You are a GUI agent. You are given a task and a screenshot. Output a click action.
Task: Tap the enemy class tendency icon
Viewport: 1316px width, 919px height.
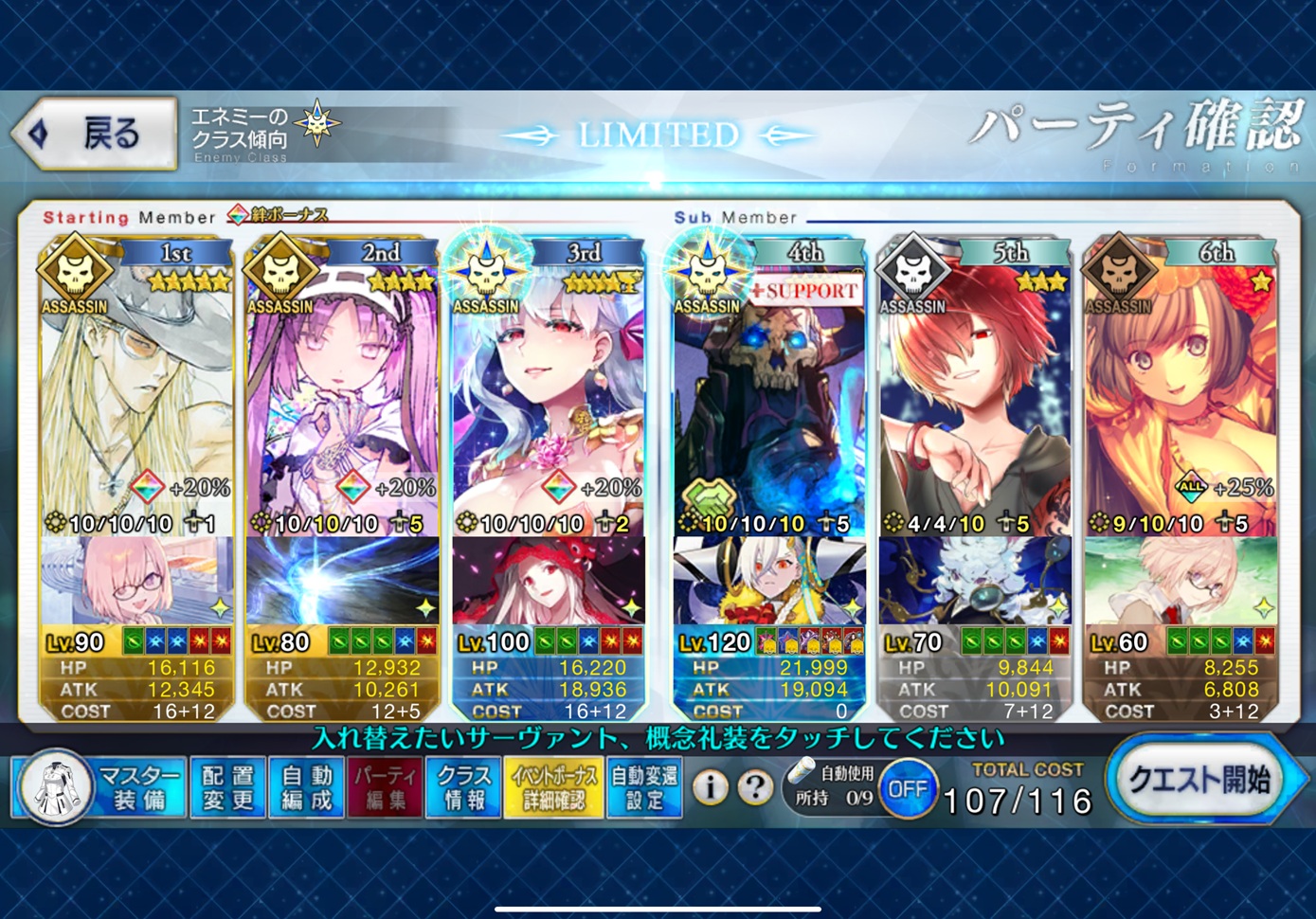tap(317, 125)
